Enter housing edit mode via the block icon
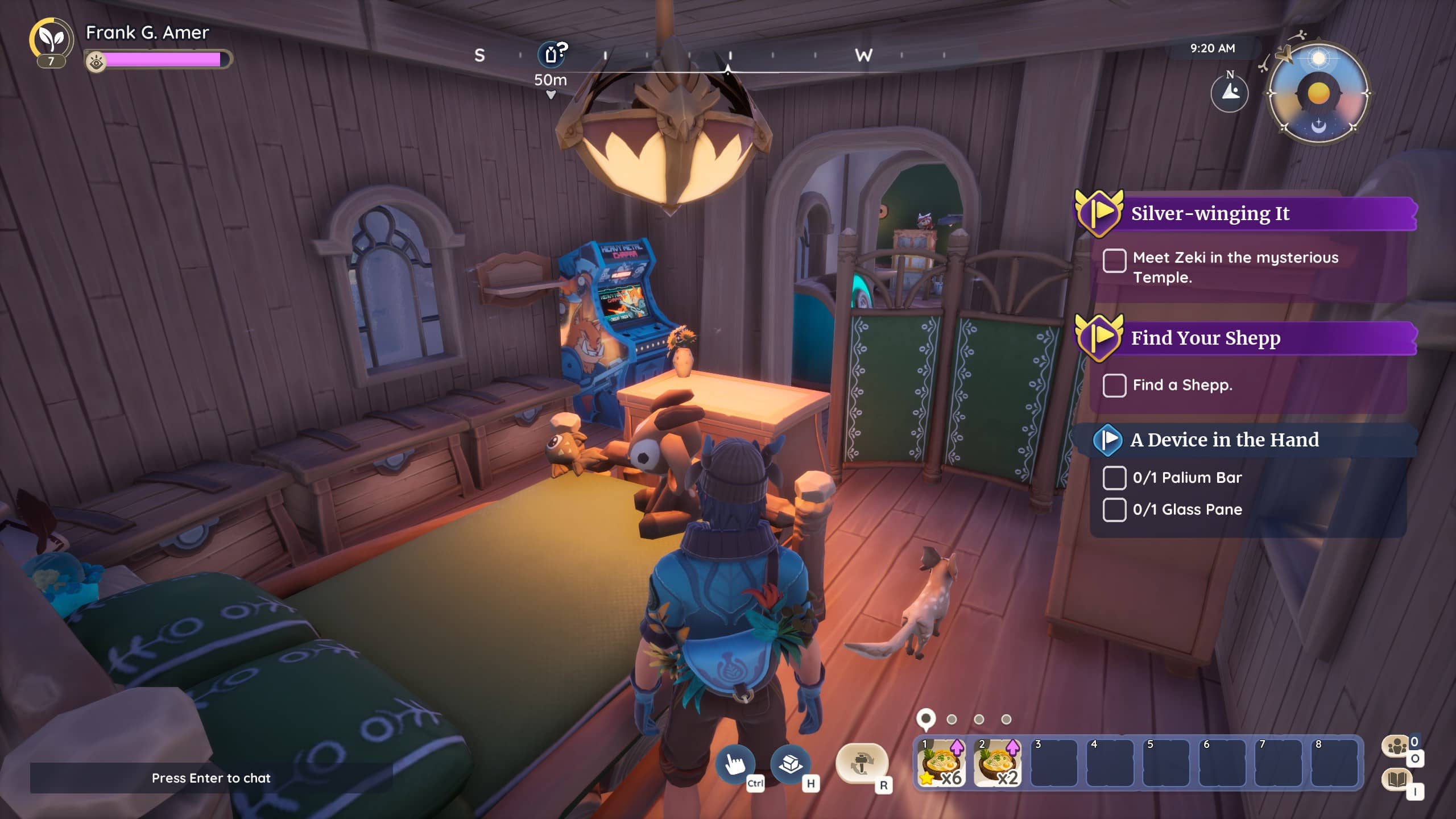 pos(790,763)
